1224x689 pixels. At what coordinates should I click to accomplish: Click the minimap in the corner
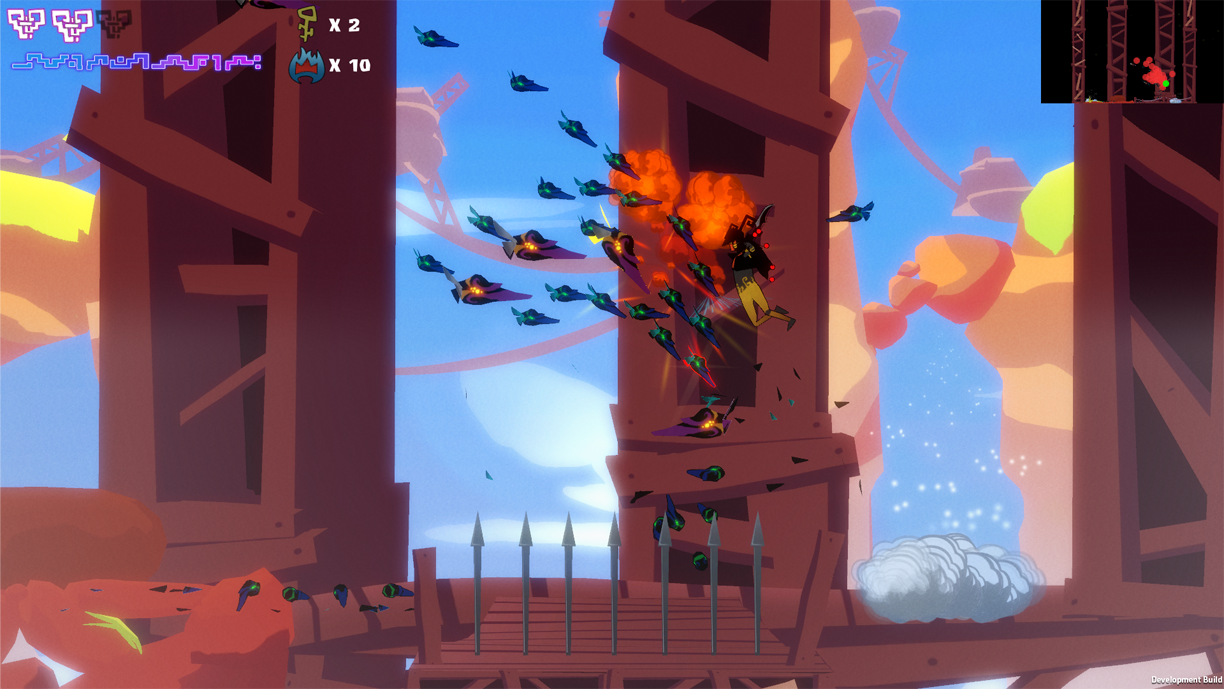(1131, 51)
